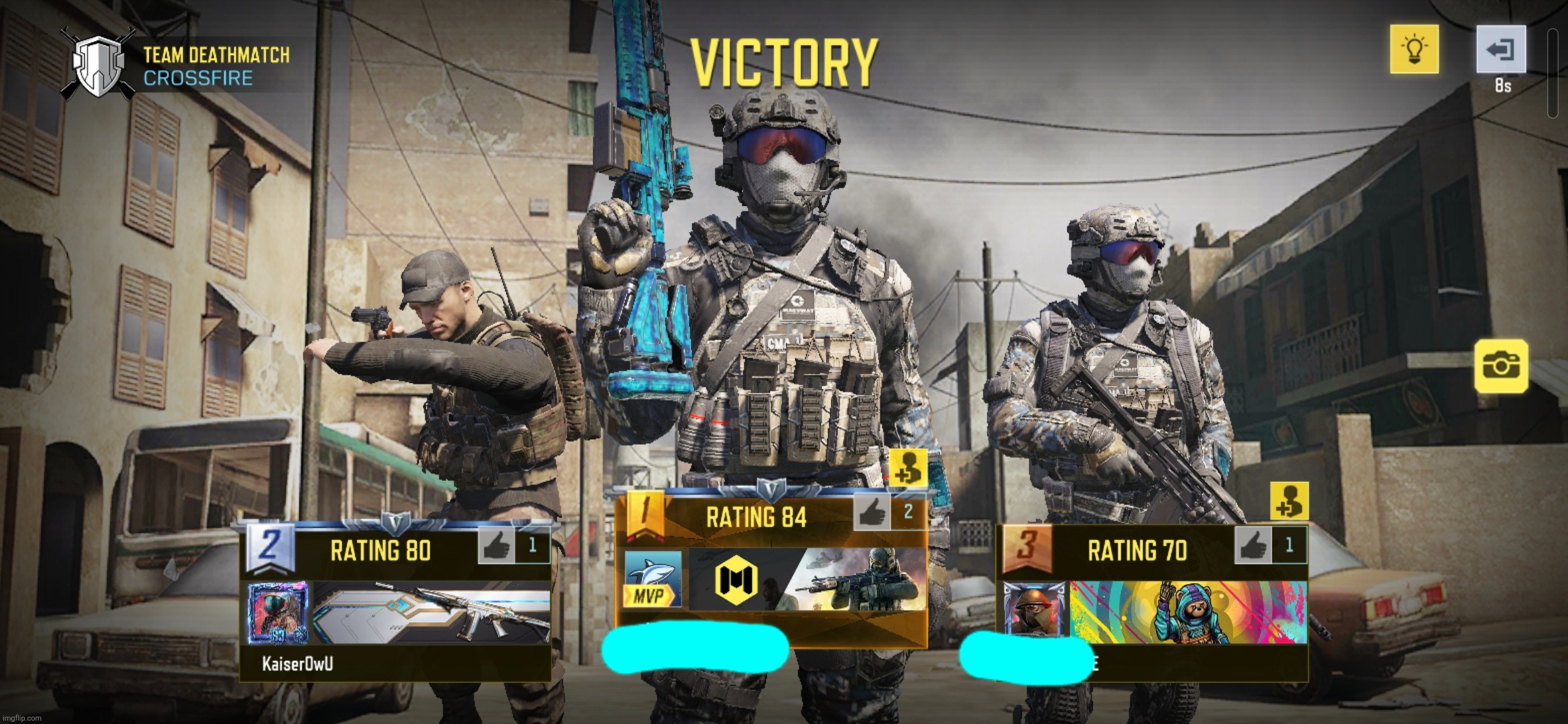The width and height of the screenshot is (1568, 724).
Task: Exit the victory screen
Action: click(x=1501, y=49)
